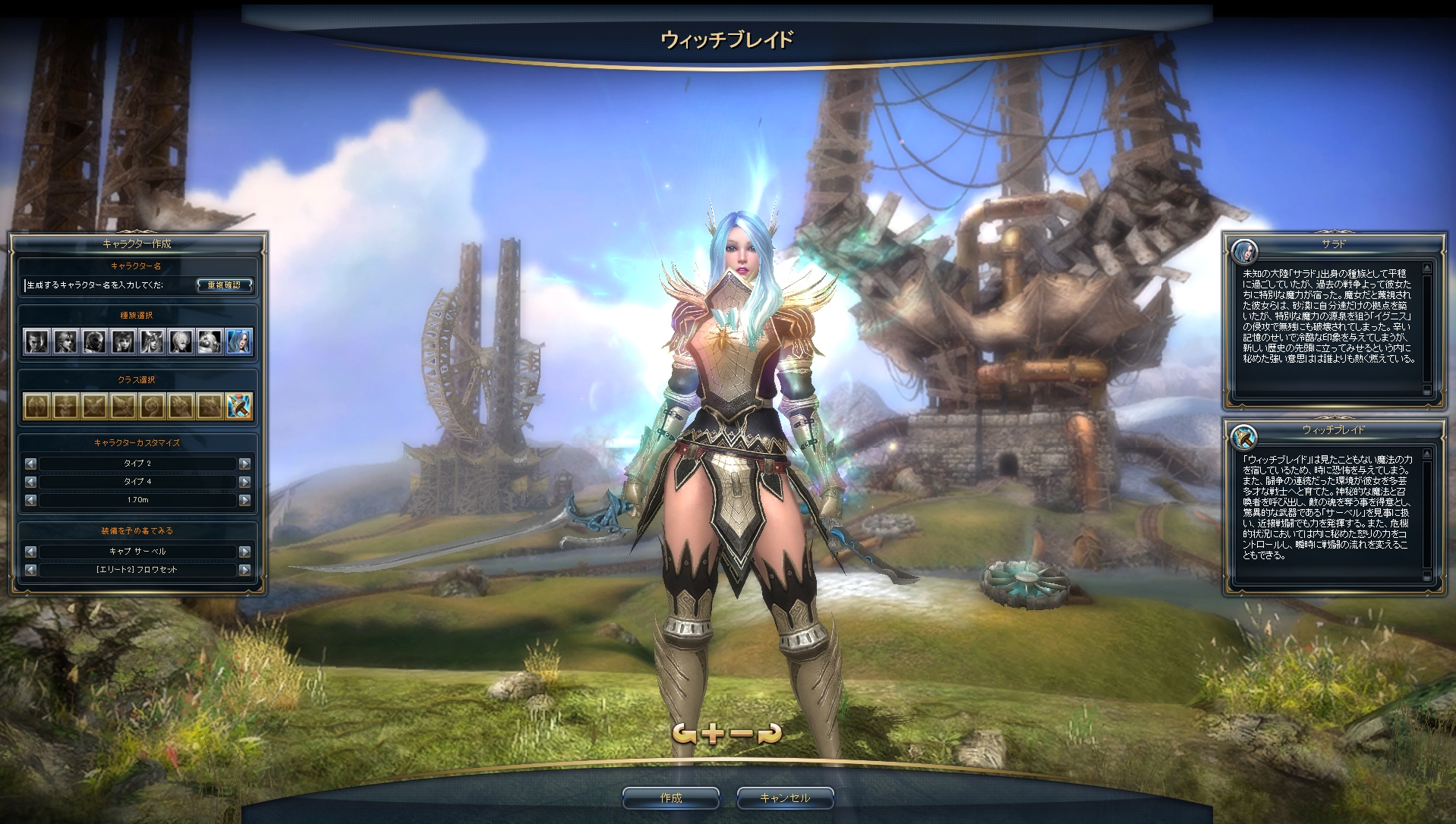This screenshot has height=824, width=1456.
Task: Switch キャプ サーベル weapon preview with right arrow
Action: [x=244, y=552]
